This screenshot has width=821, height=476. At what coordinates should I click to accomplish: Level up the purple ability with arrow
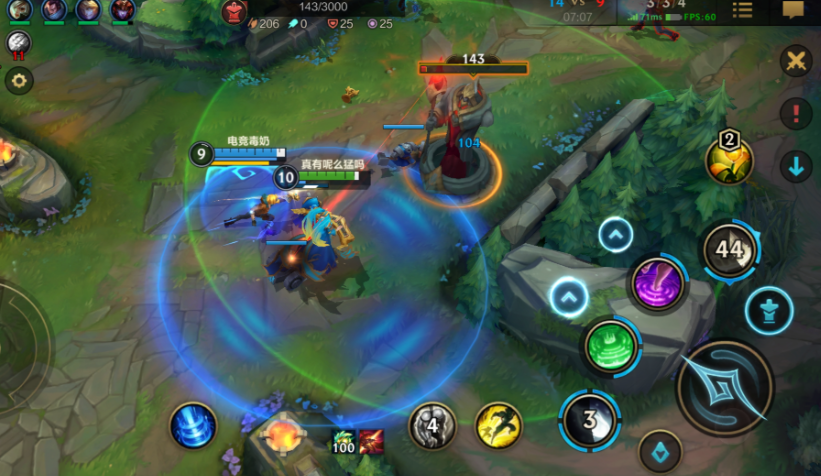[616, 236]
